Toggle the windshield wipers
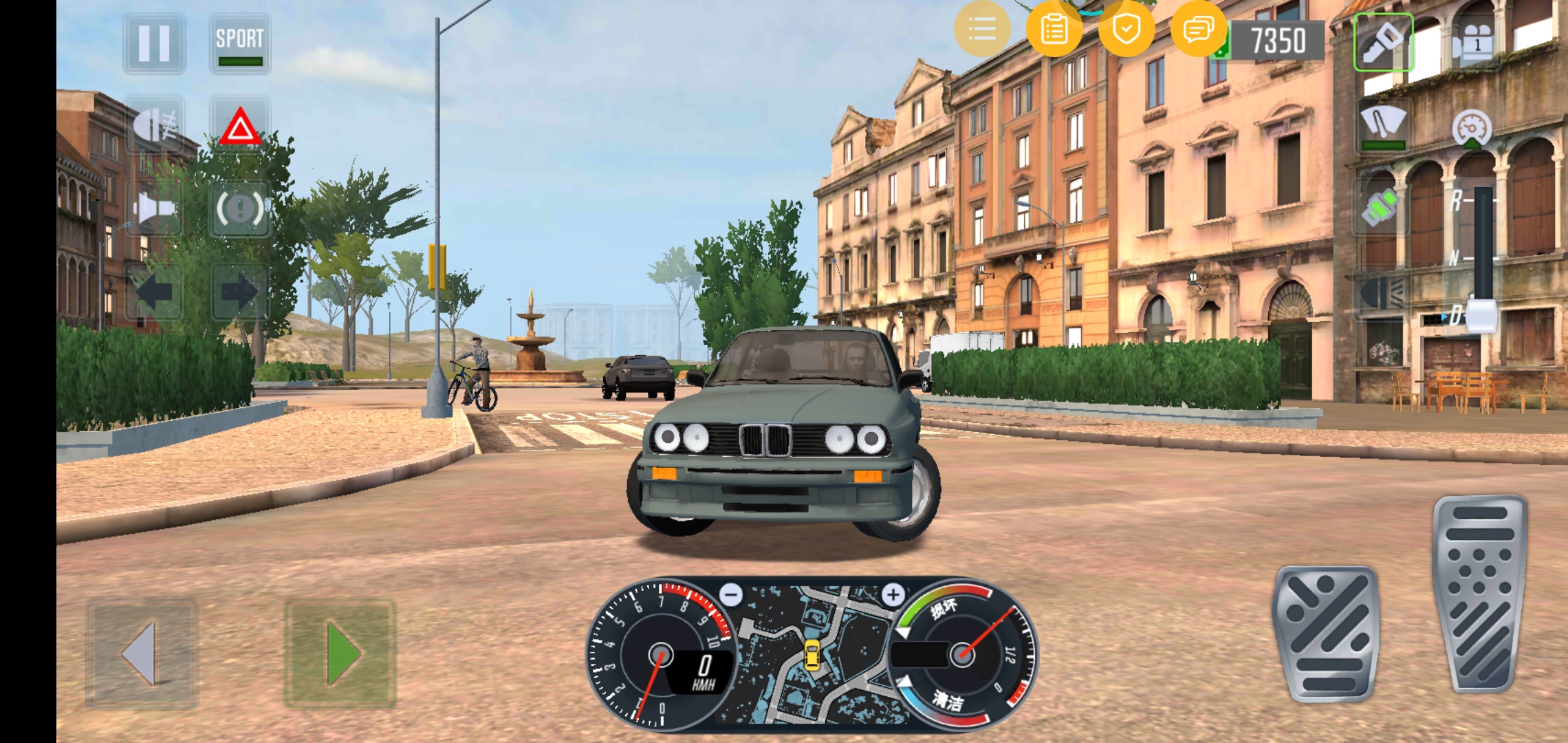The image size is (1568, 743). (1383, 125)
